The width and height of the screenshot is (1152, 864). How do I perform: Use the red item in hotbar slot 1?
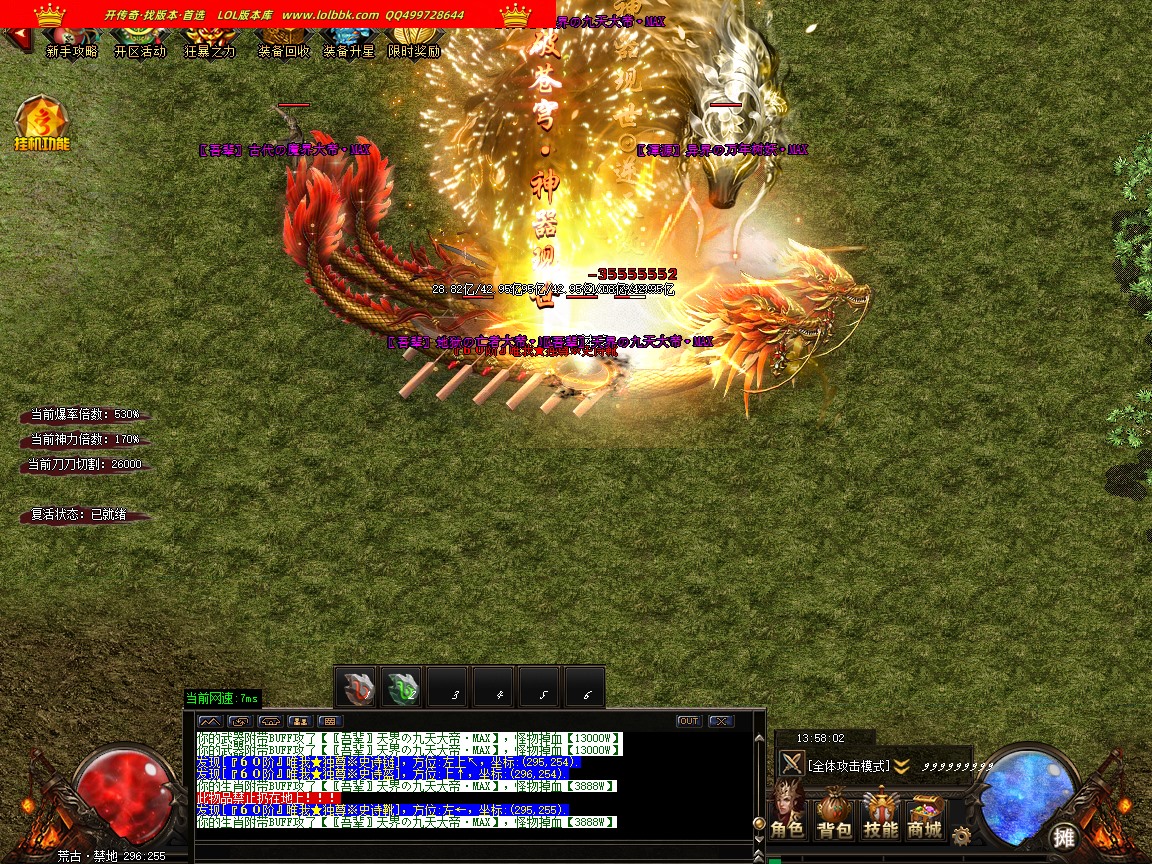pyautogui.click(x=356, y=688)
